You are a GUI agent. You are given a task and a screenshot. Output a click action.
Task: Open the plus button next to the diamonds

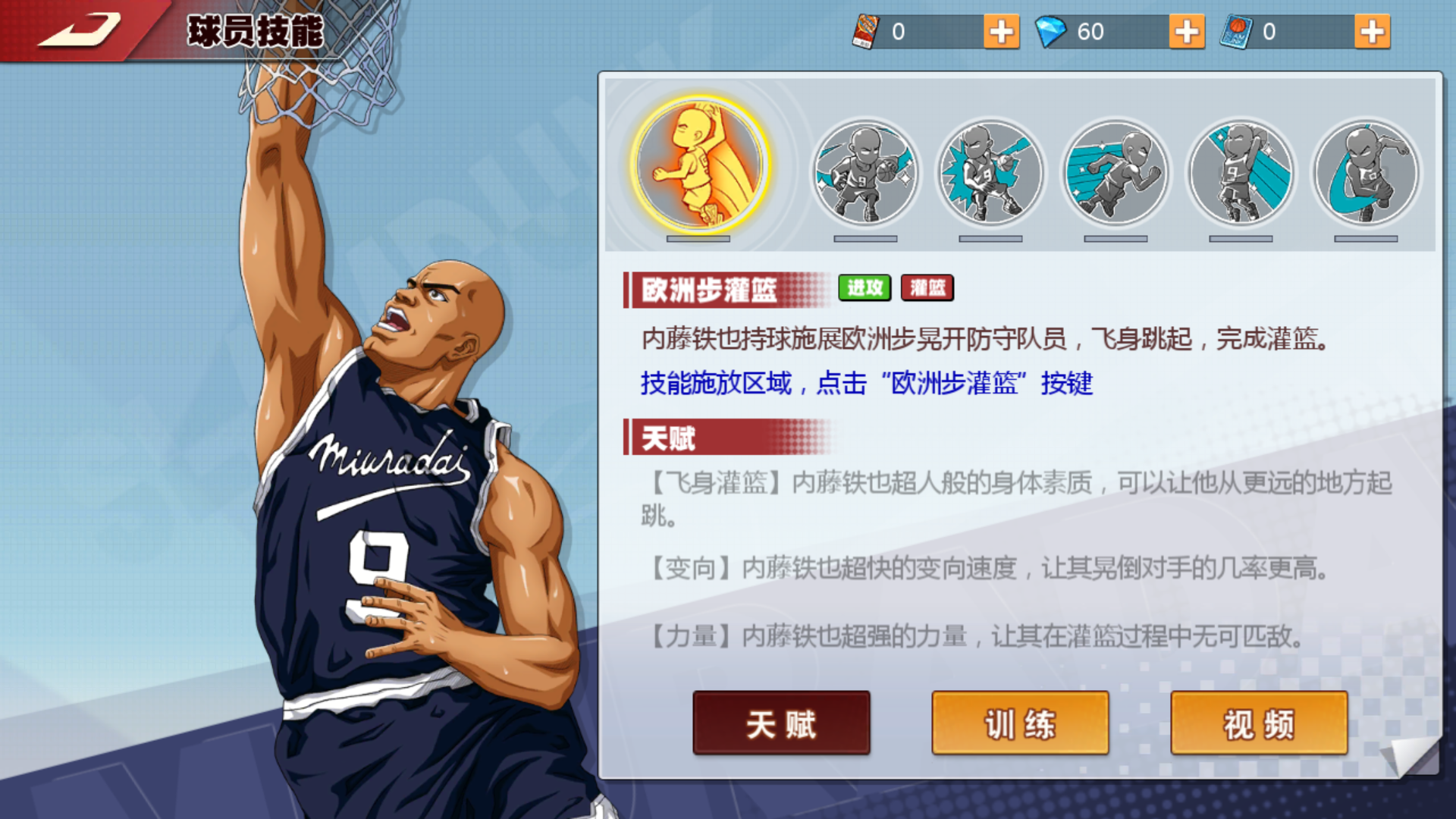click(1185, 32)
